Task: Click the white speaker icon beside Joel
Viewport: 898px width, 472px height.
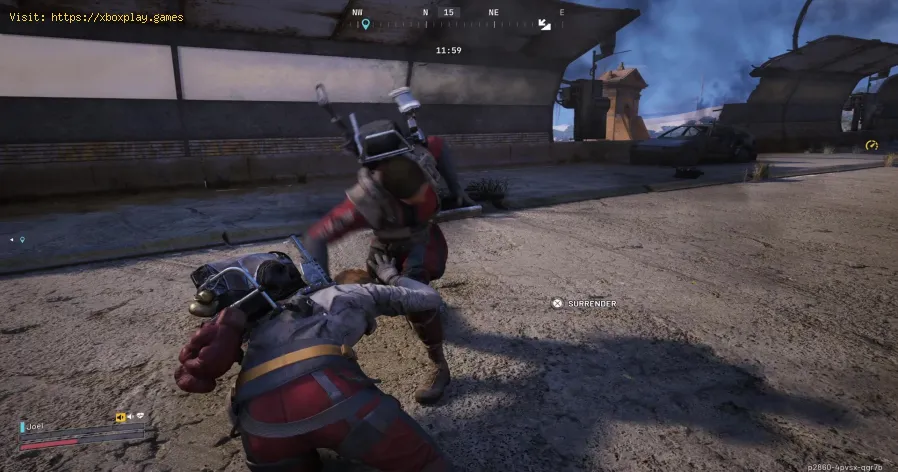Action: [x=131, y=418]
